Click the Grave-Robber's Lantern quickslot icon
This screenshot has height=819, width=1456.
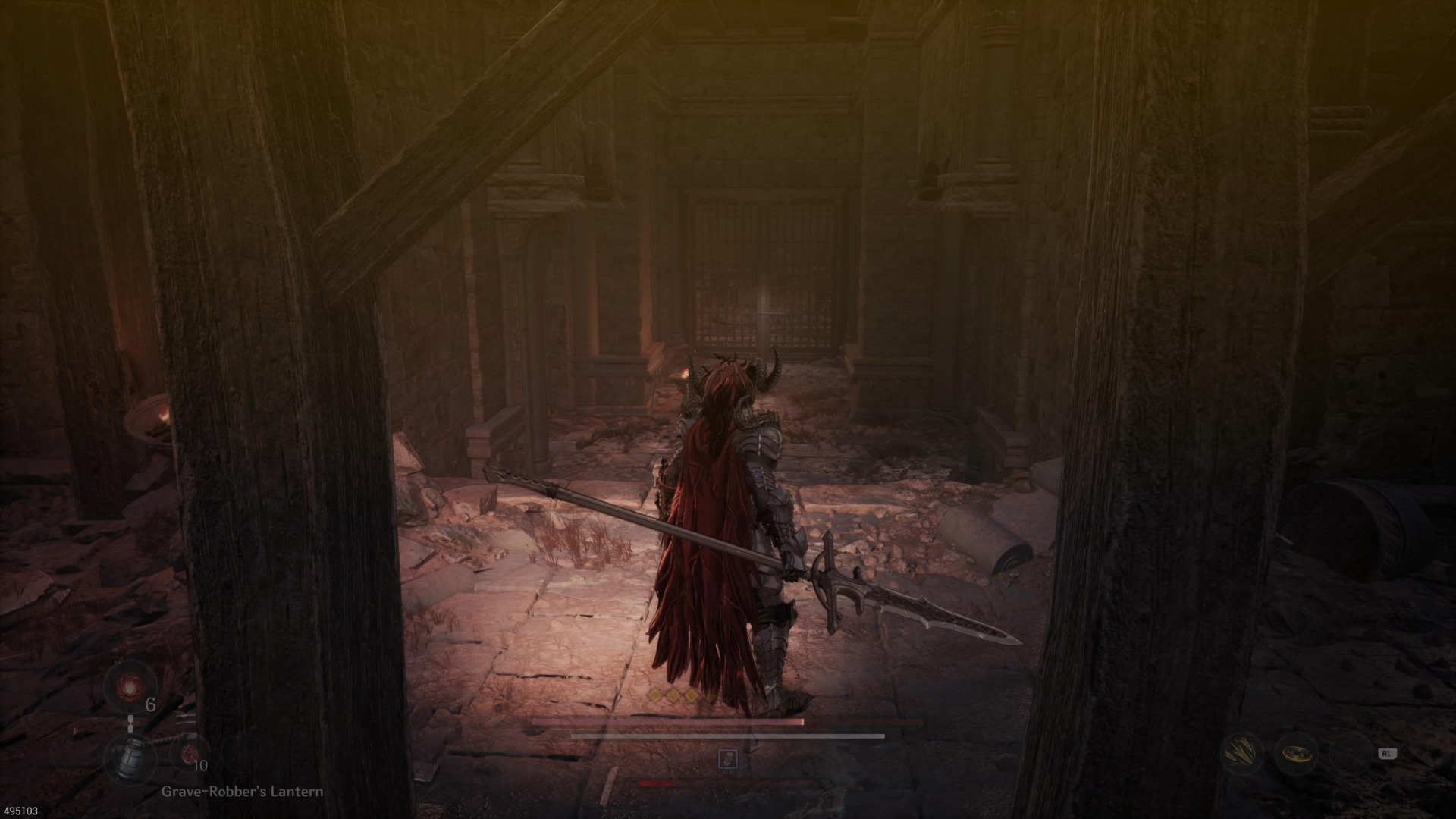click(x=130, y=758)
